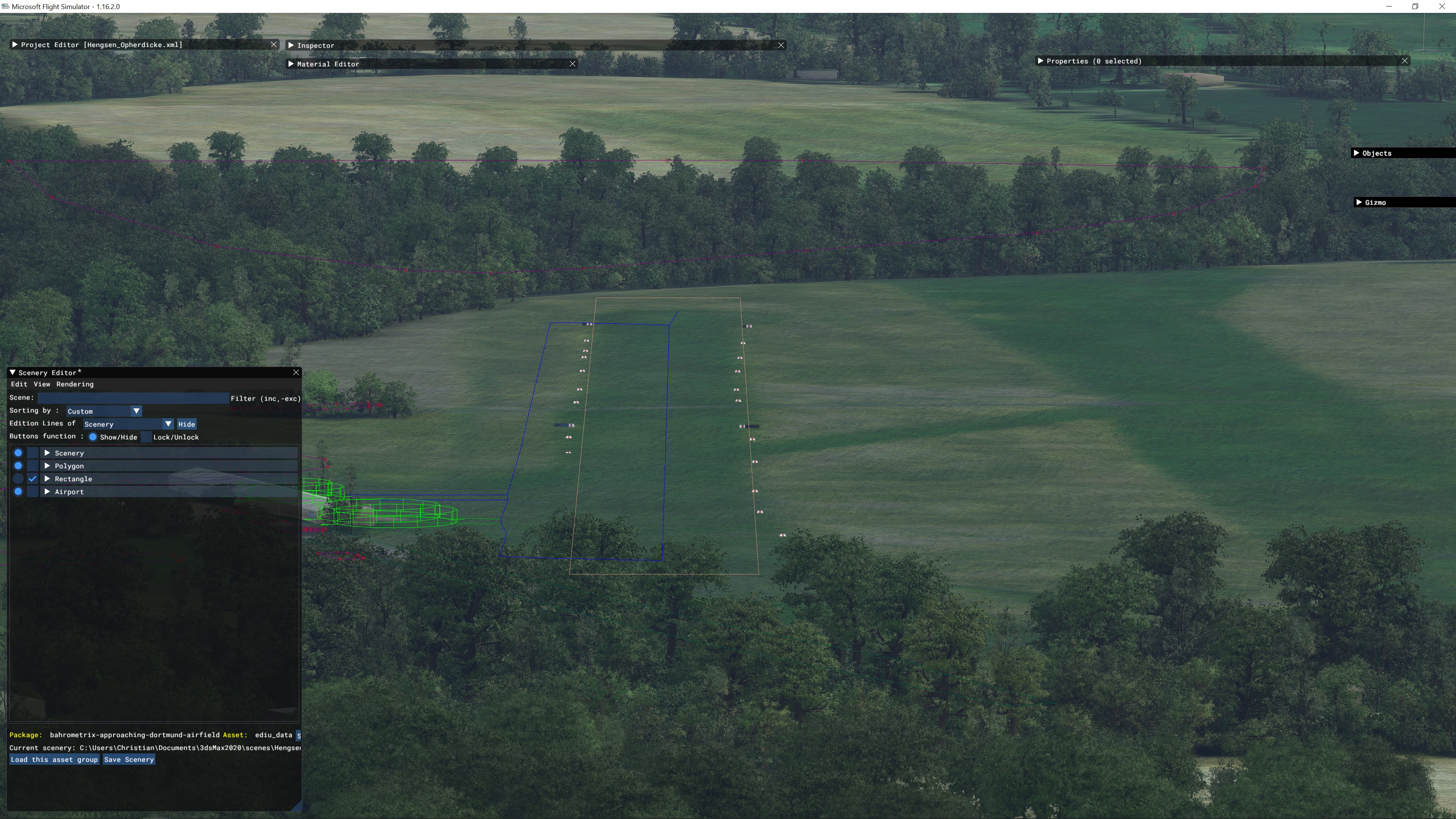The image size is (1456, 819).
Task: Open the Rendering menu
Action: tap(75, 384)
